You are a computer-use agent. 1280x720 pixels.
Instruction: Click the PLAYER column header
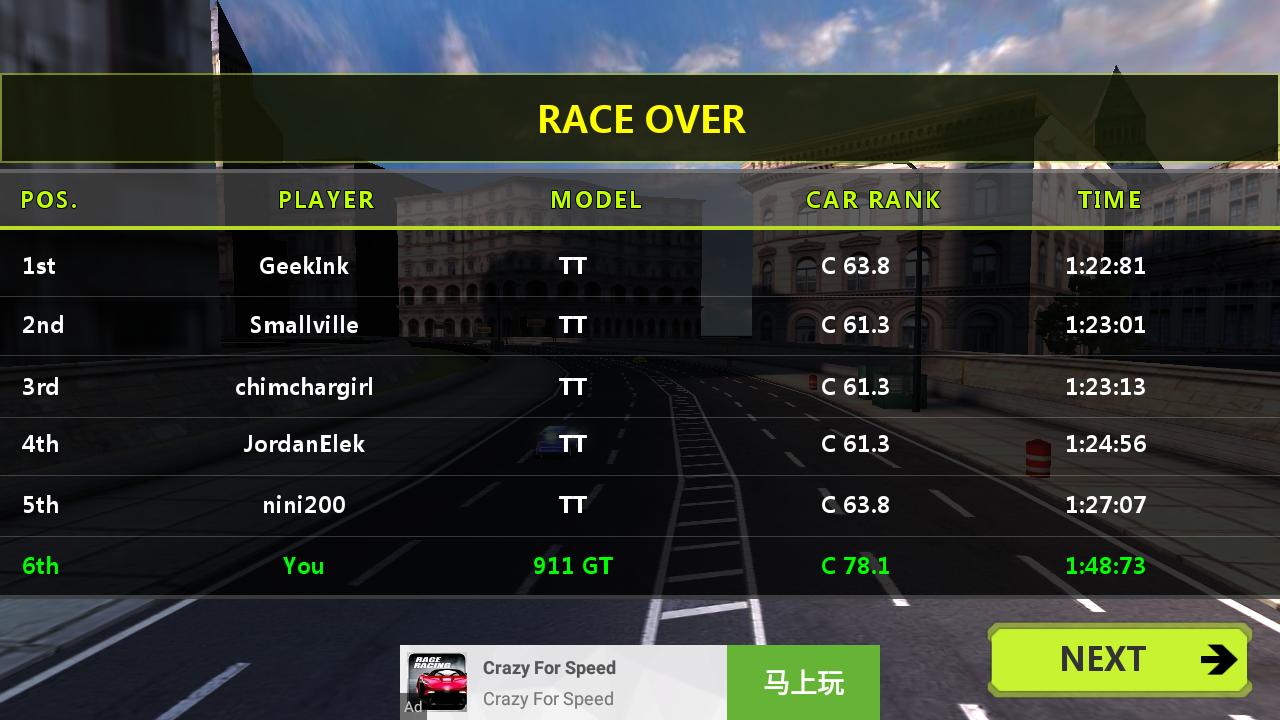326,199
